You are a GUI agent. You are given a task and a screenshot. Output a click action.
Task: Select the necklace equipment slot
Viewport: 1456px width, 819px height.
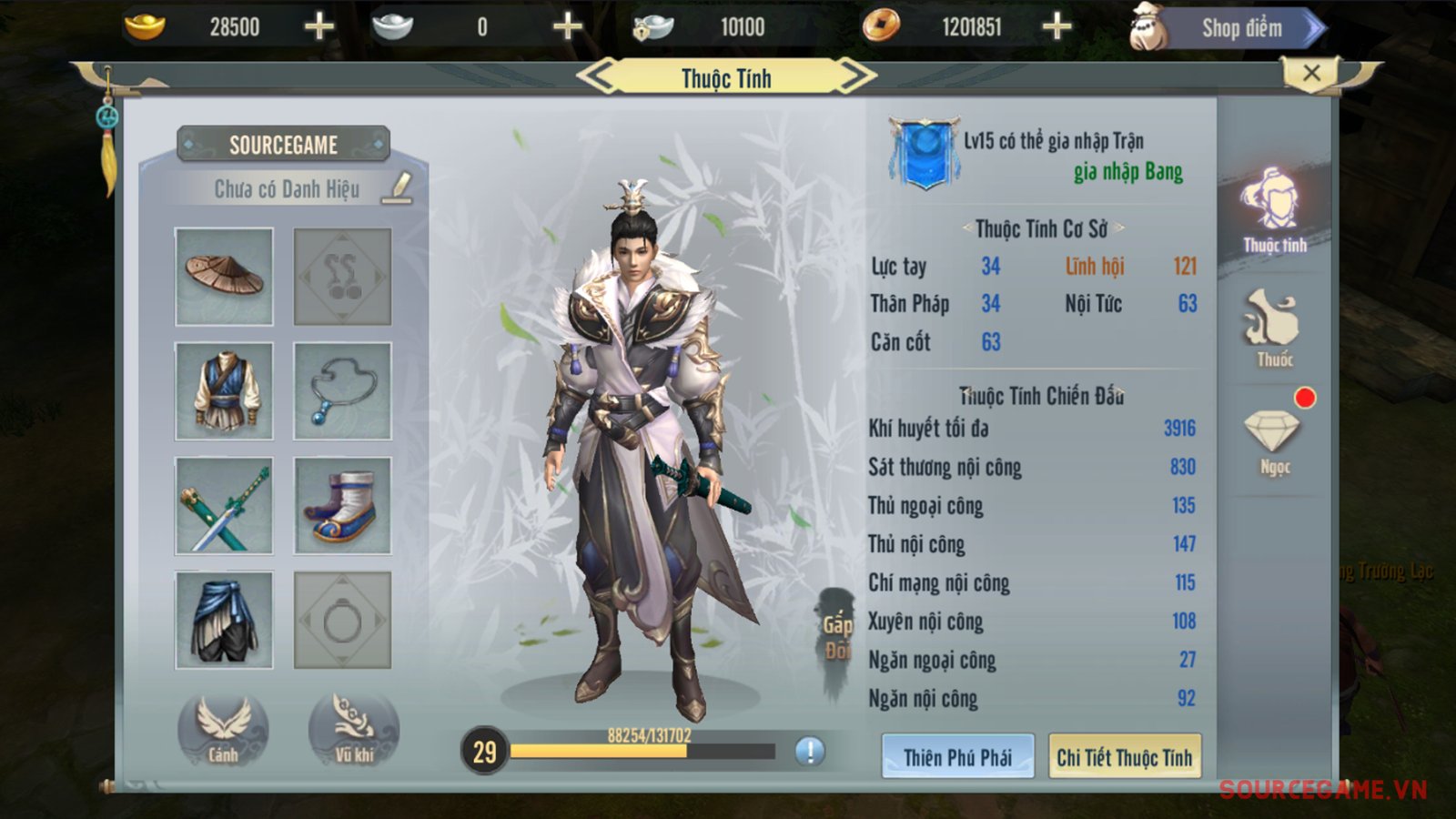342,391
